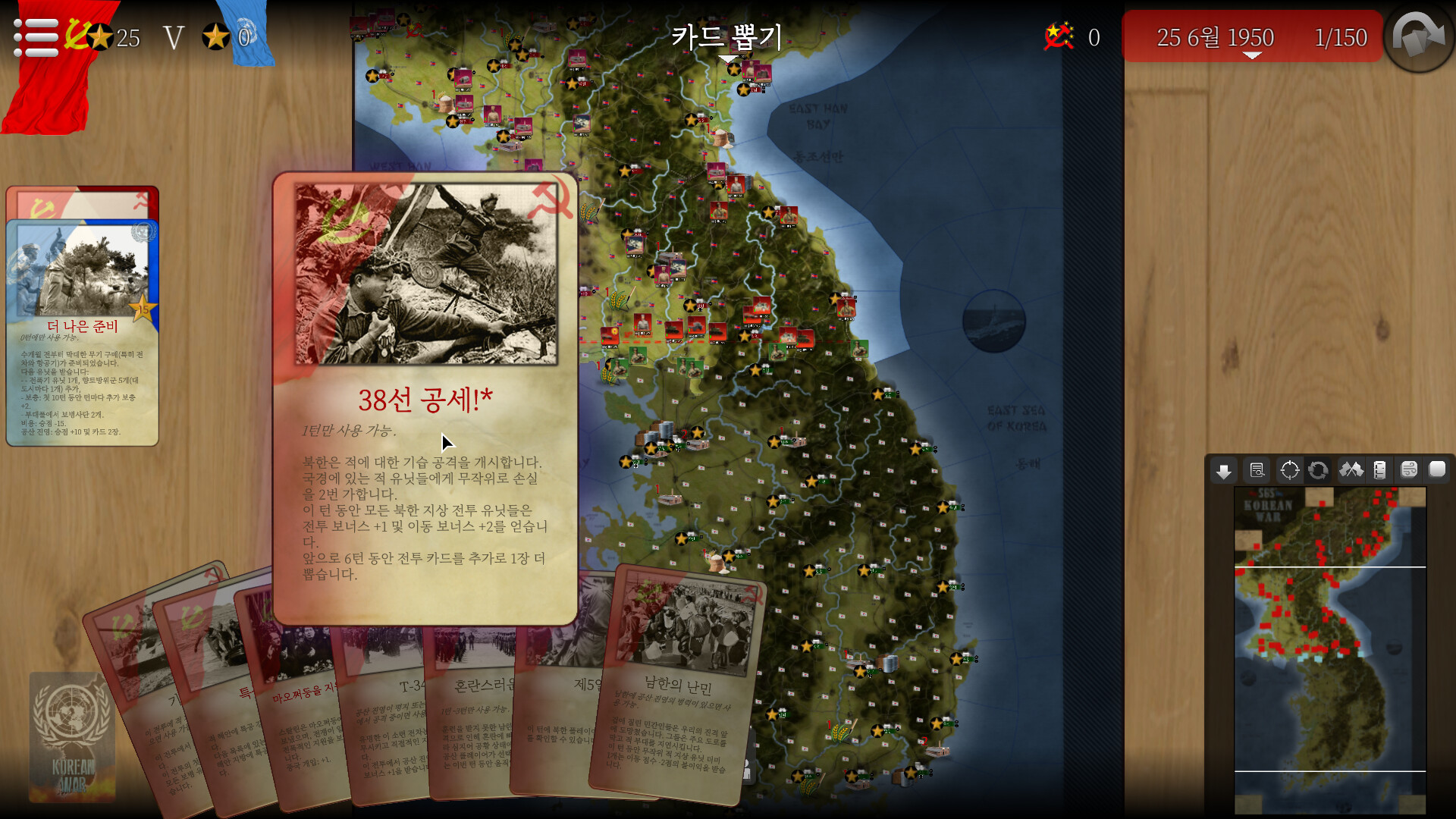Click the weather wind icon on minimap toolbar
Screen dimensions: 1456x819
(x=1410, y=470)
